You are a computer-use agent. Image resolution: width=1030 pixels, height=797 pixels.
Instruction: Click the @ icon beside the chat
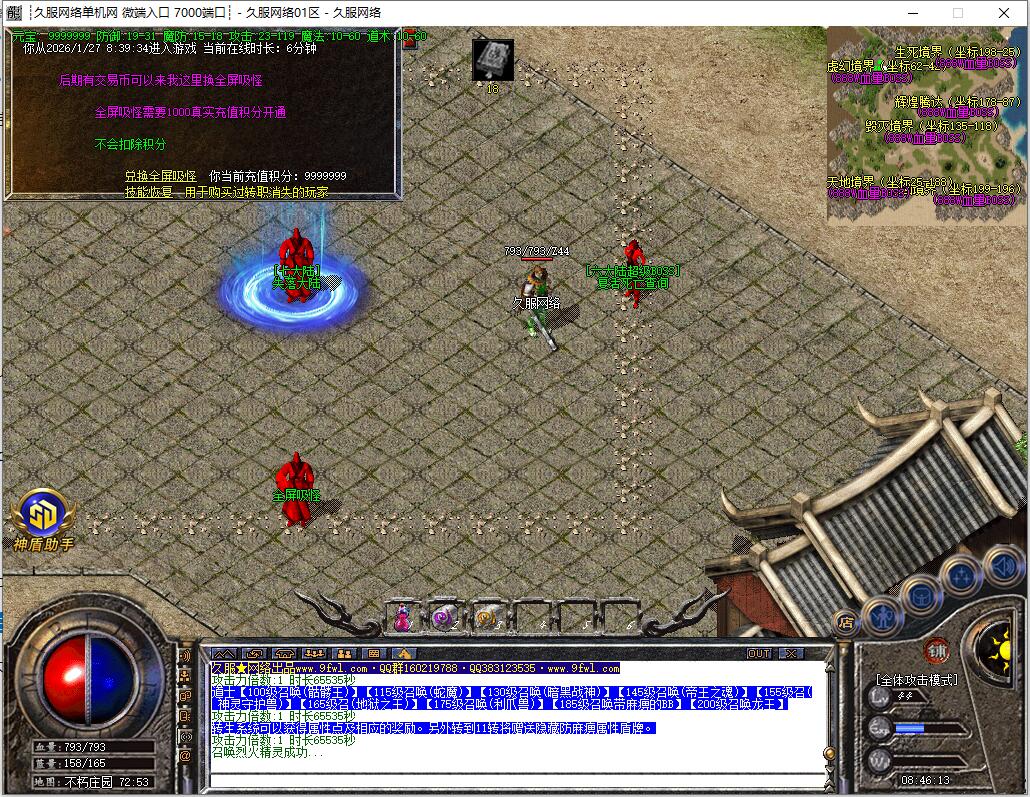(185, 756)
